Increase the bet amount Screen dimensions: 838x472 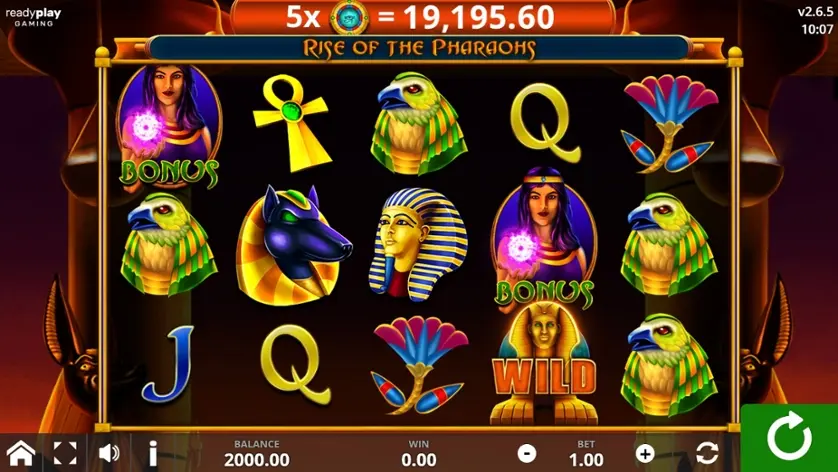645,453
